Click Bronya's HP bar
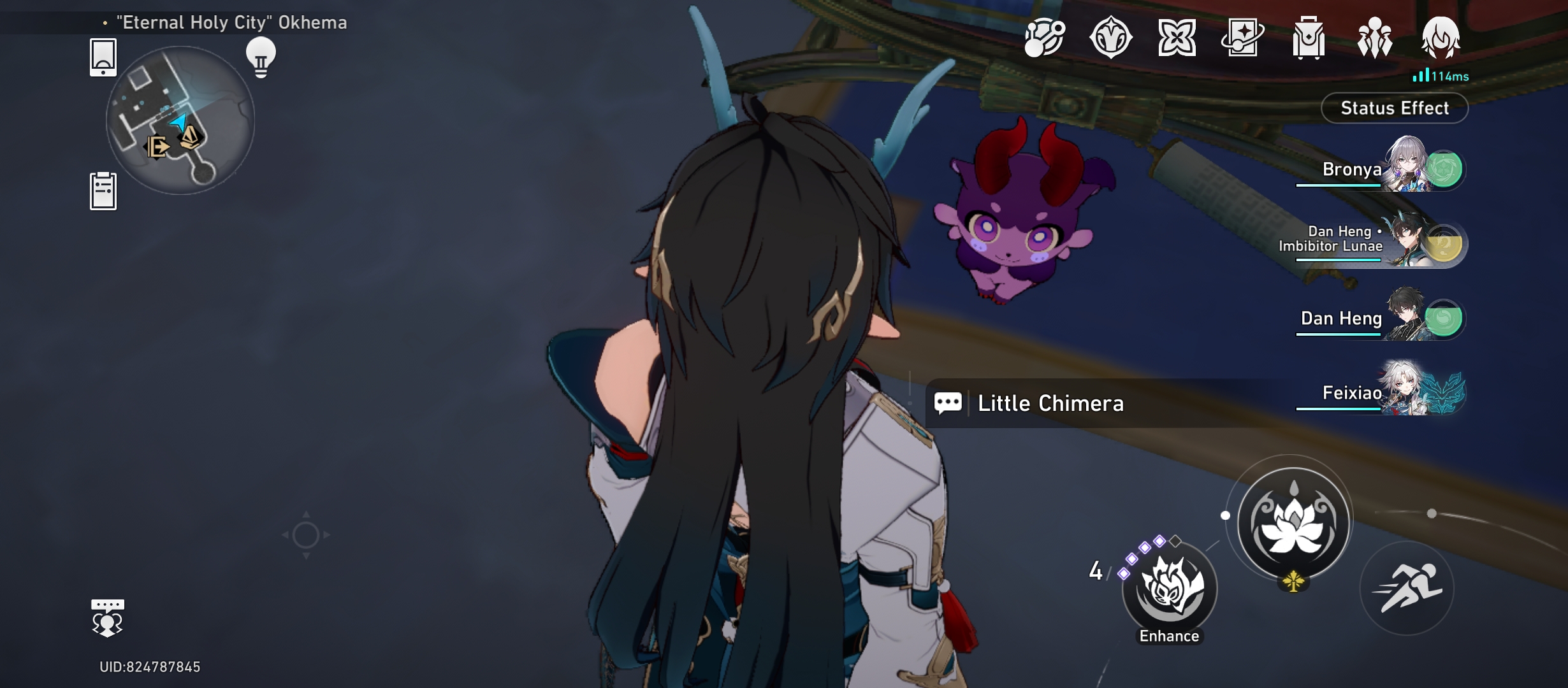1568x688 pixels. (1339, 185)
